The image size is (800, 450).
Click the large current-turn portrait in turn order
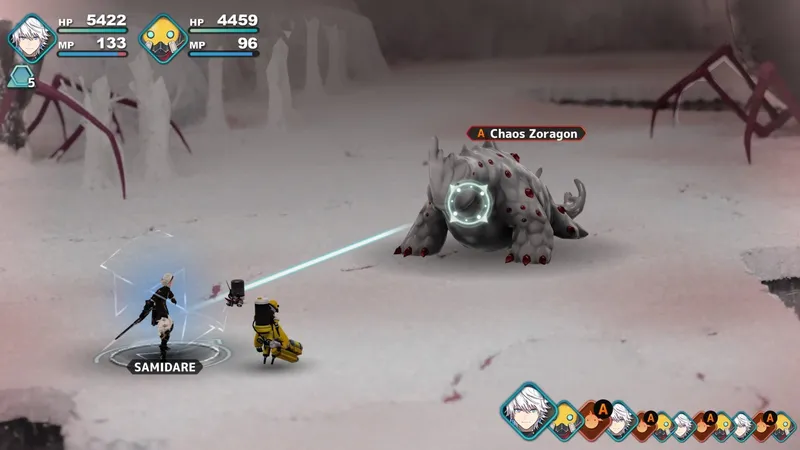[x=527, y=410]
